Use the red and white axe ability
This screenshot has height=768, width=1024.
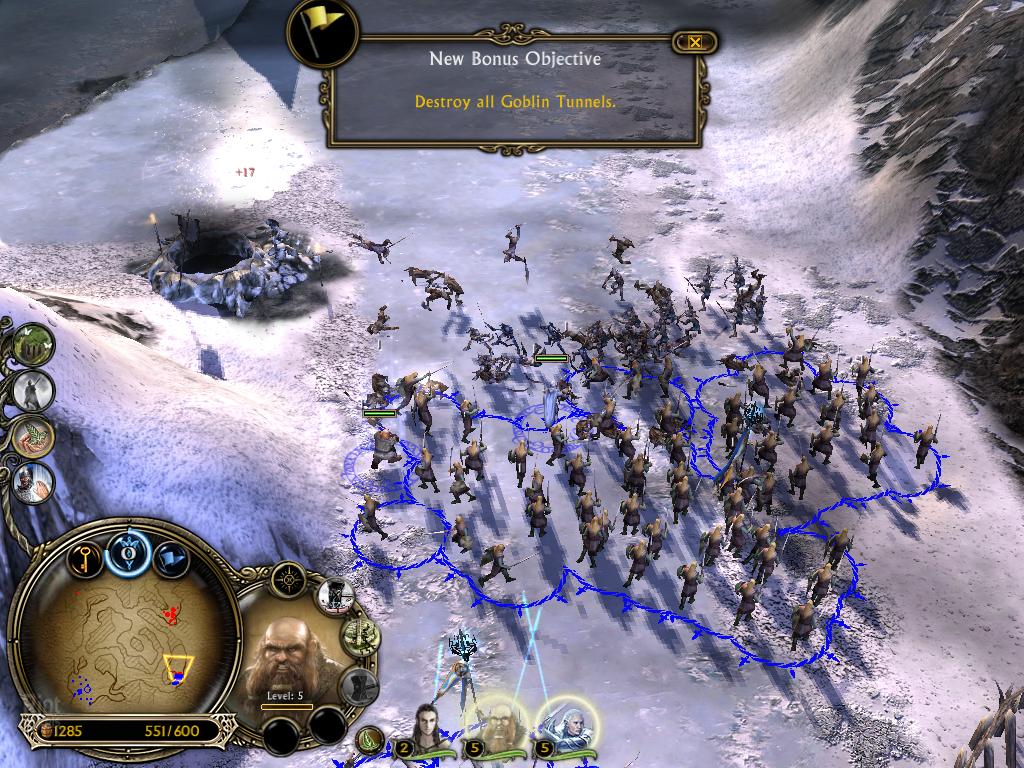click(x=337, y=598)
